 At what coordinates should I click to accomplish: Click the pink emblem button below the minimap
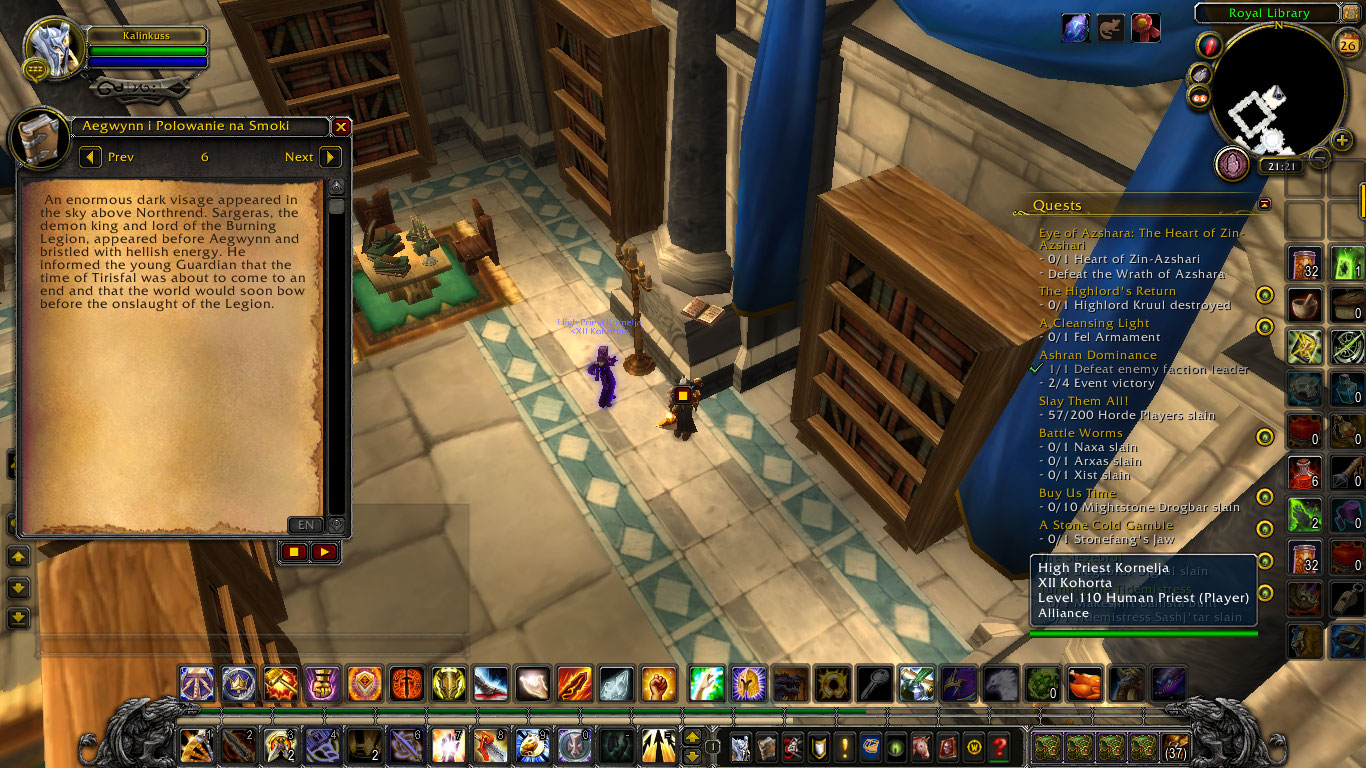1233,164
